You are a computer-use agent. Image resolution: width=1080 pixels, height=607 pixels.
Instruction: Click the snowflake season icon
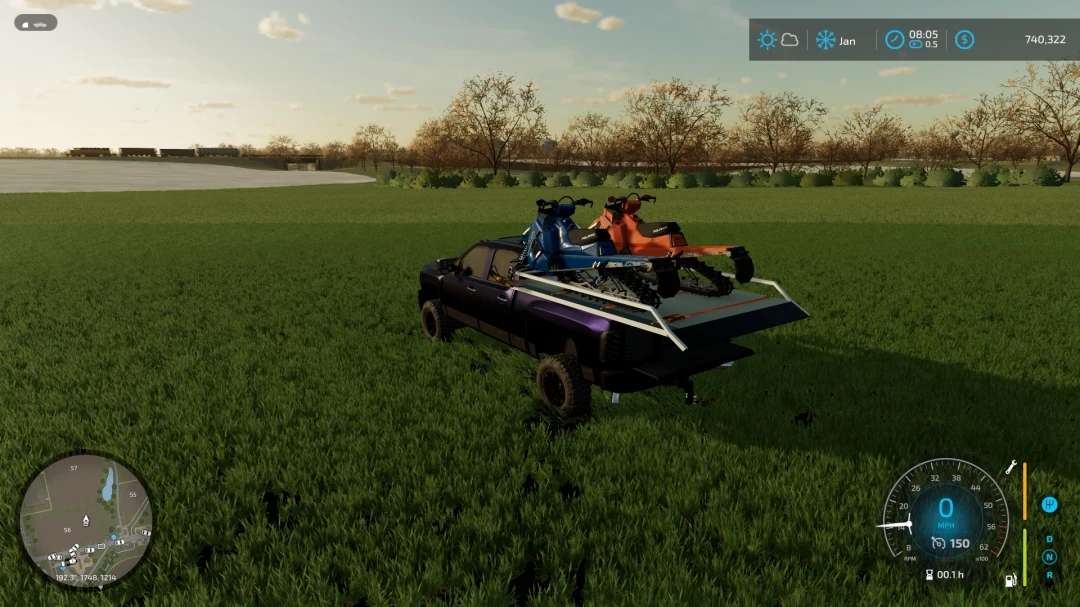pyautogui.click(x=825, y=40)
